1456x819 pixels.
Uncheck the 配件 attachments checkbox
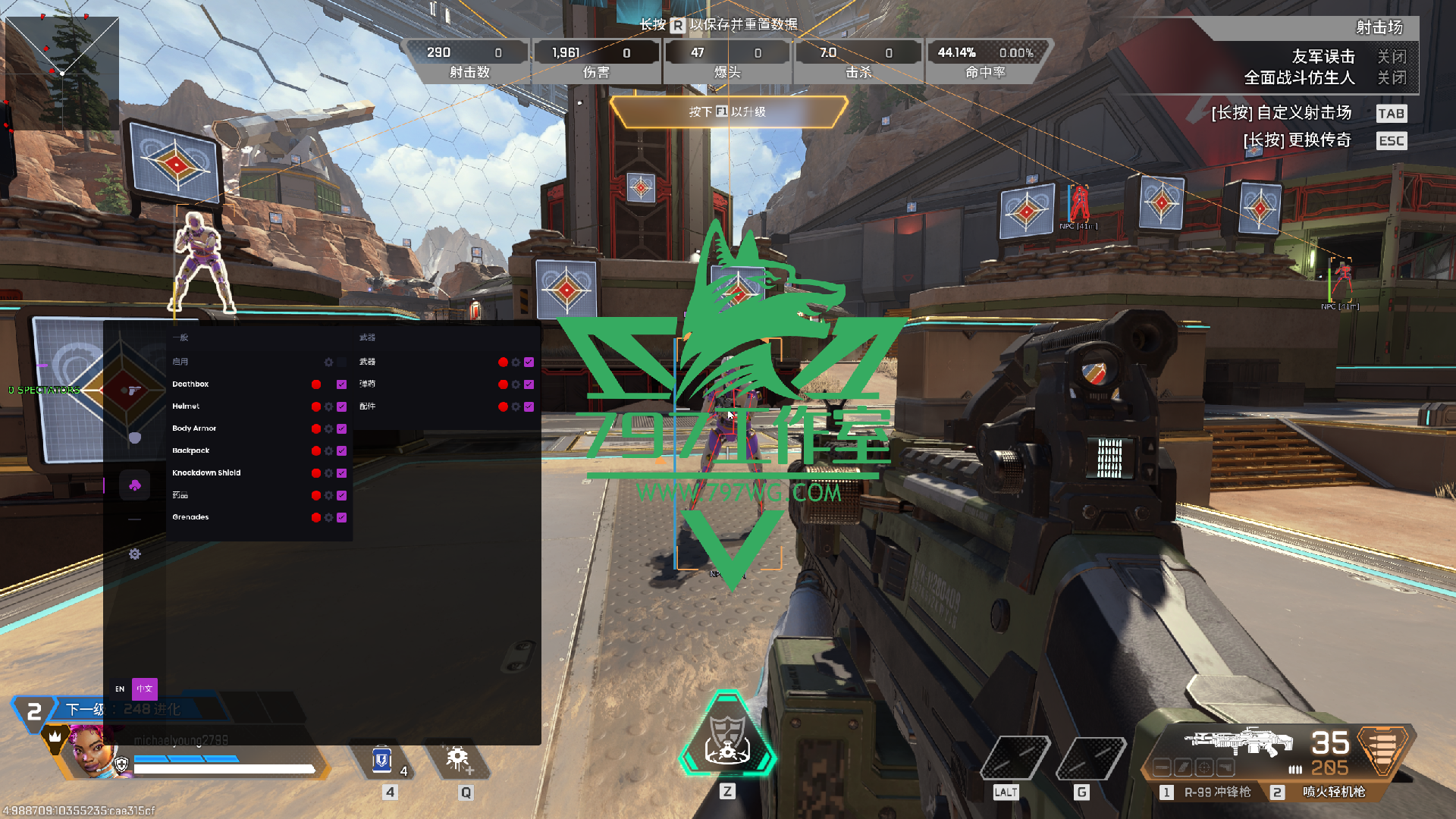[x=529, y=407]
